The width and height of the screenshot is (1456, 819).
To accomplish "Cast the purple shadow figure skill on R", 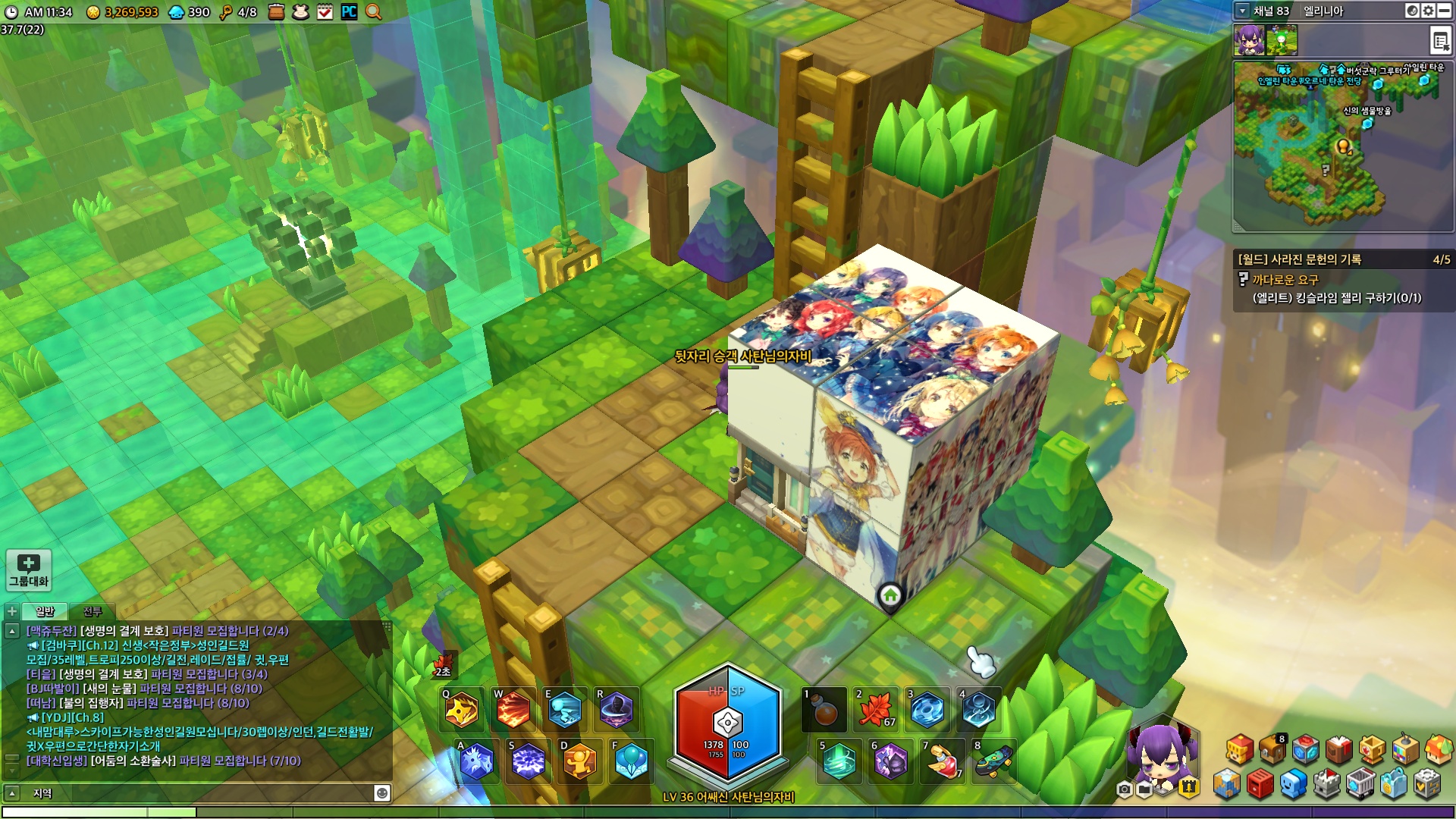I will [x=617, y=711].
